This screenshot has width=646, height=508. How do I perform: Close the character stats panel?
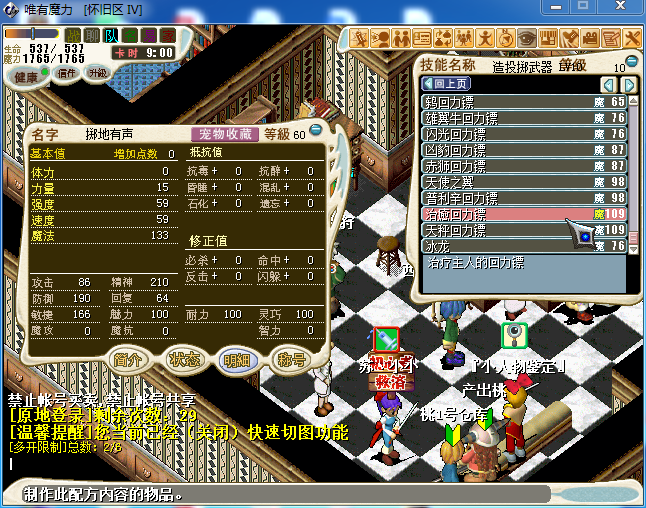click(316, 129)
